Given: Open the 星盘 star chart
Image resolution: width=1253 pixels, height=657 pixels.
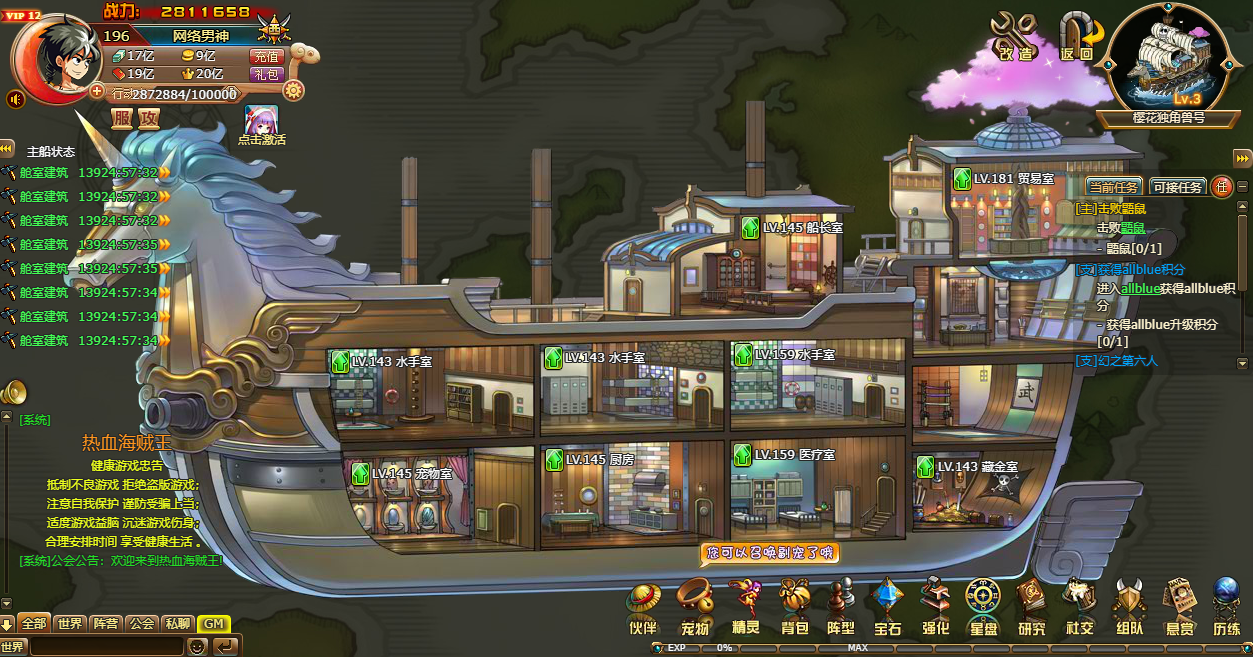Looking at the screenshot, I should (983, 606).
